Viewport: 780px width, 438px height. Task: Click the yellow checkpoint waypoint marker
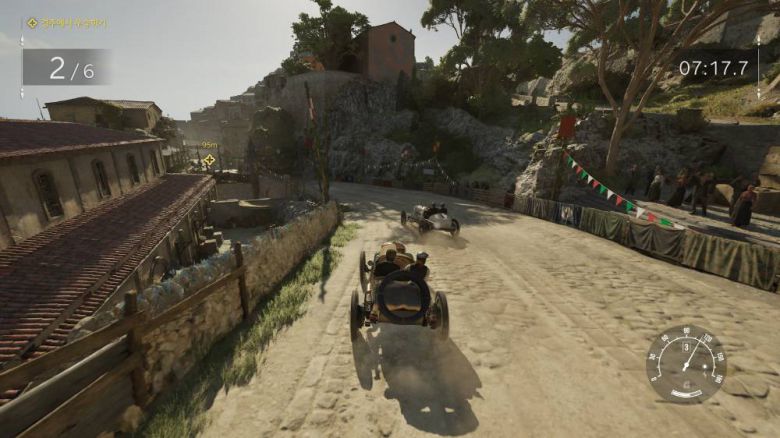coord(209,160)
